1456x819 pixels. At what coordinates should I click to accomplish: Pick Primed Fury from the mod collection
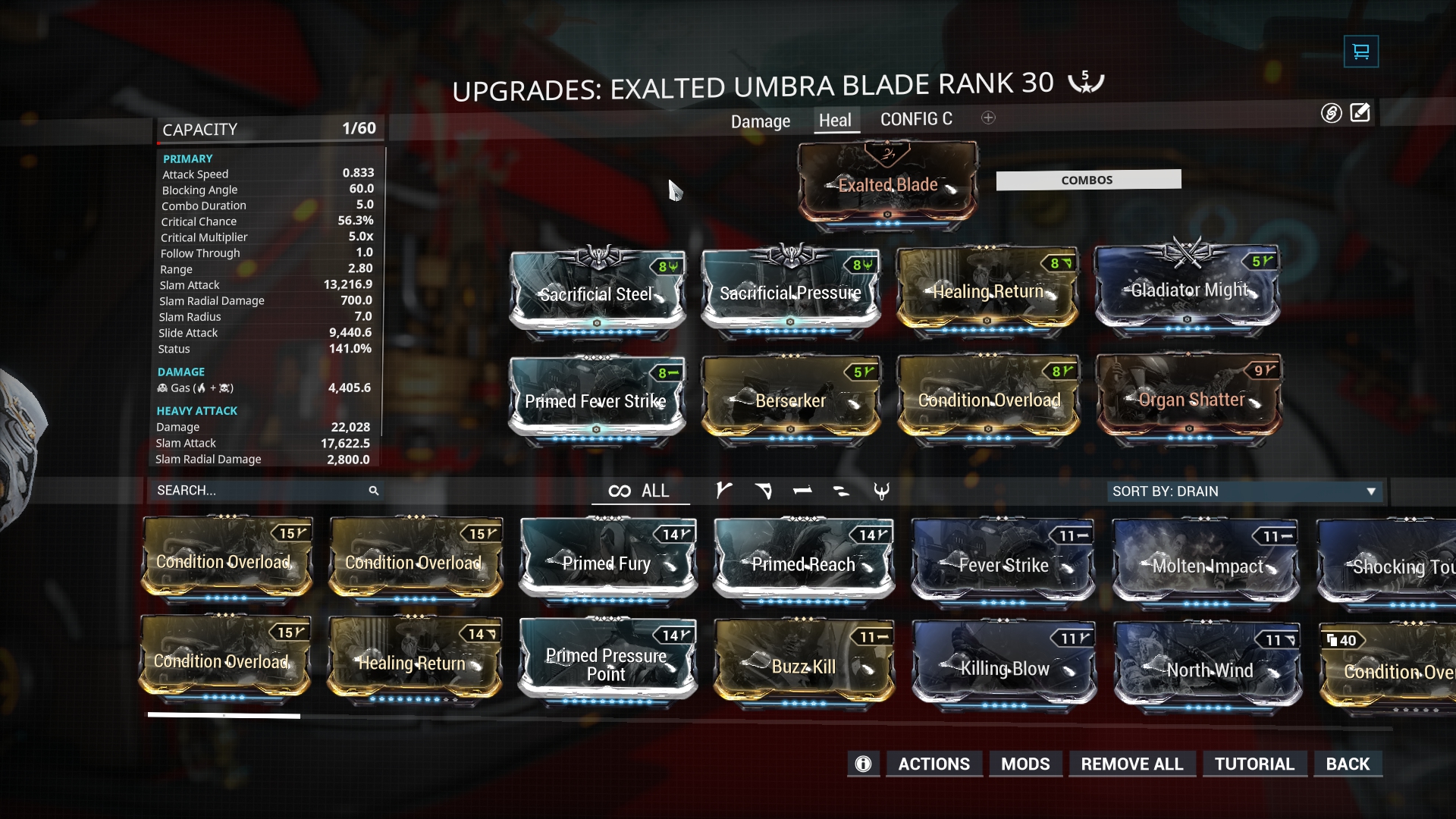(607, 563)
